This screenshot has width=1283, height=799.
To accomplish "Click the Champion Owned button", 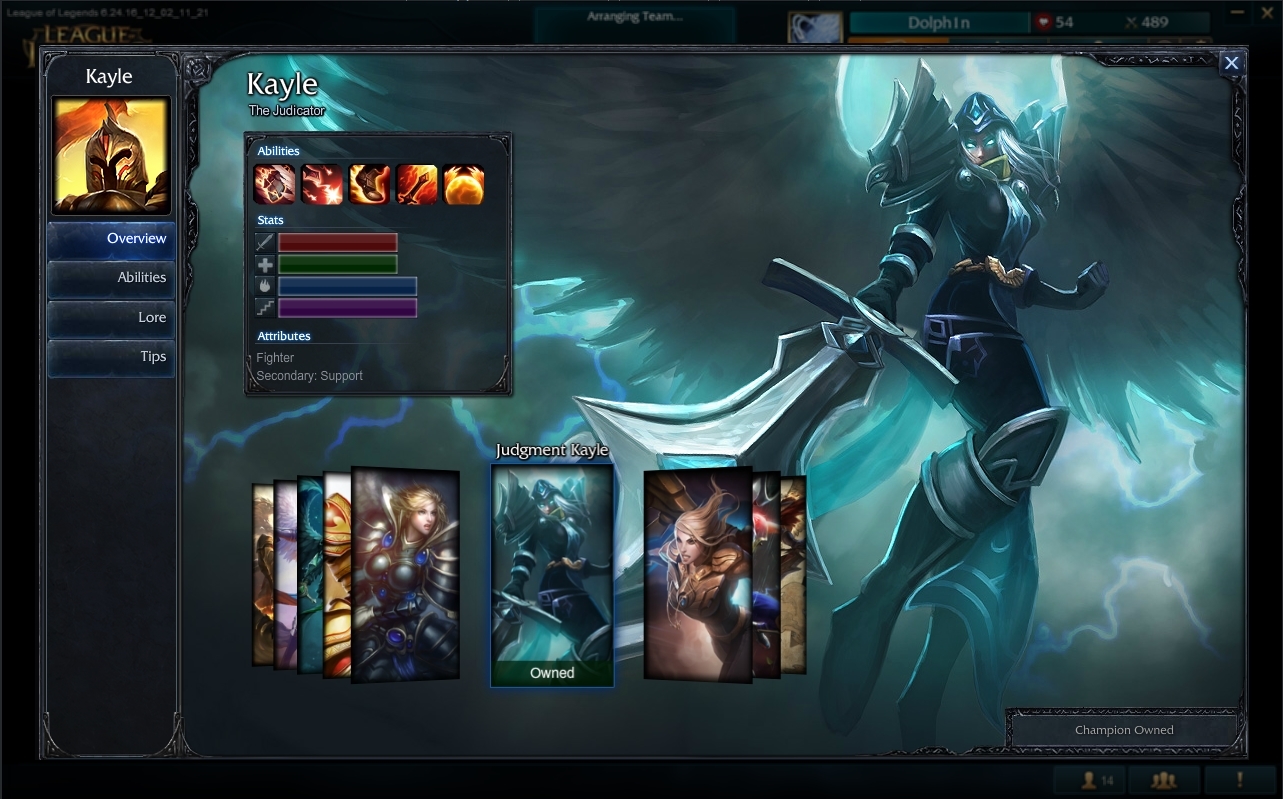I will (1122, 730).
